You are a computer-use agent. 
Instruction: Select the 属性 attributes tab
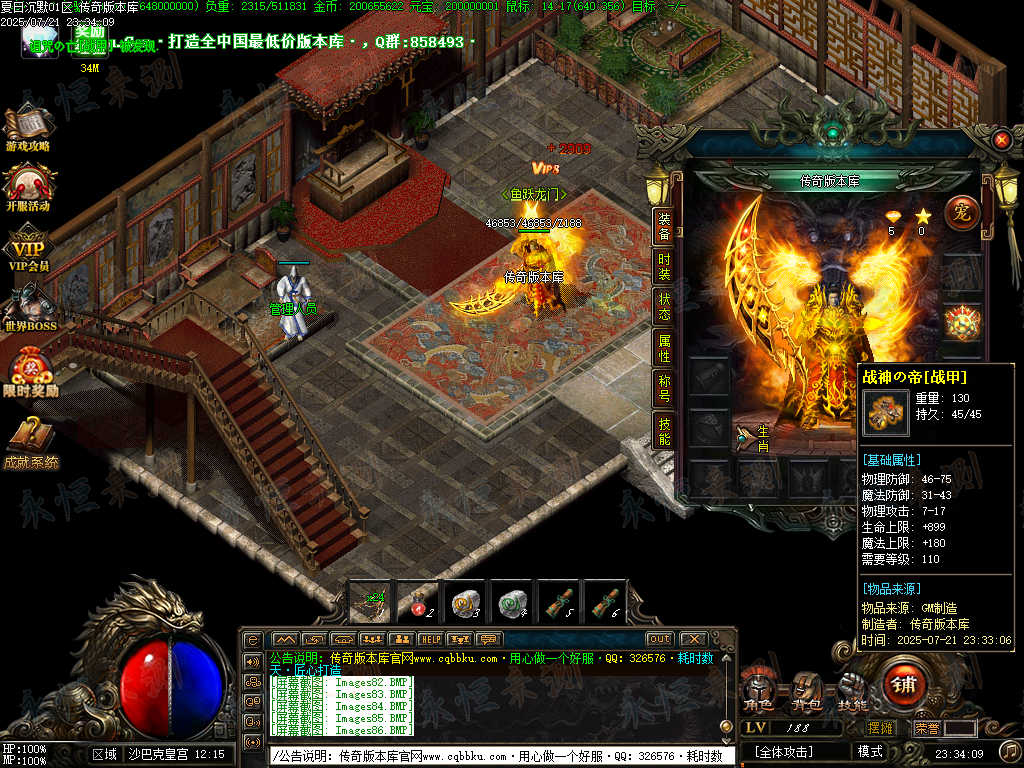(664, 348)
